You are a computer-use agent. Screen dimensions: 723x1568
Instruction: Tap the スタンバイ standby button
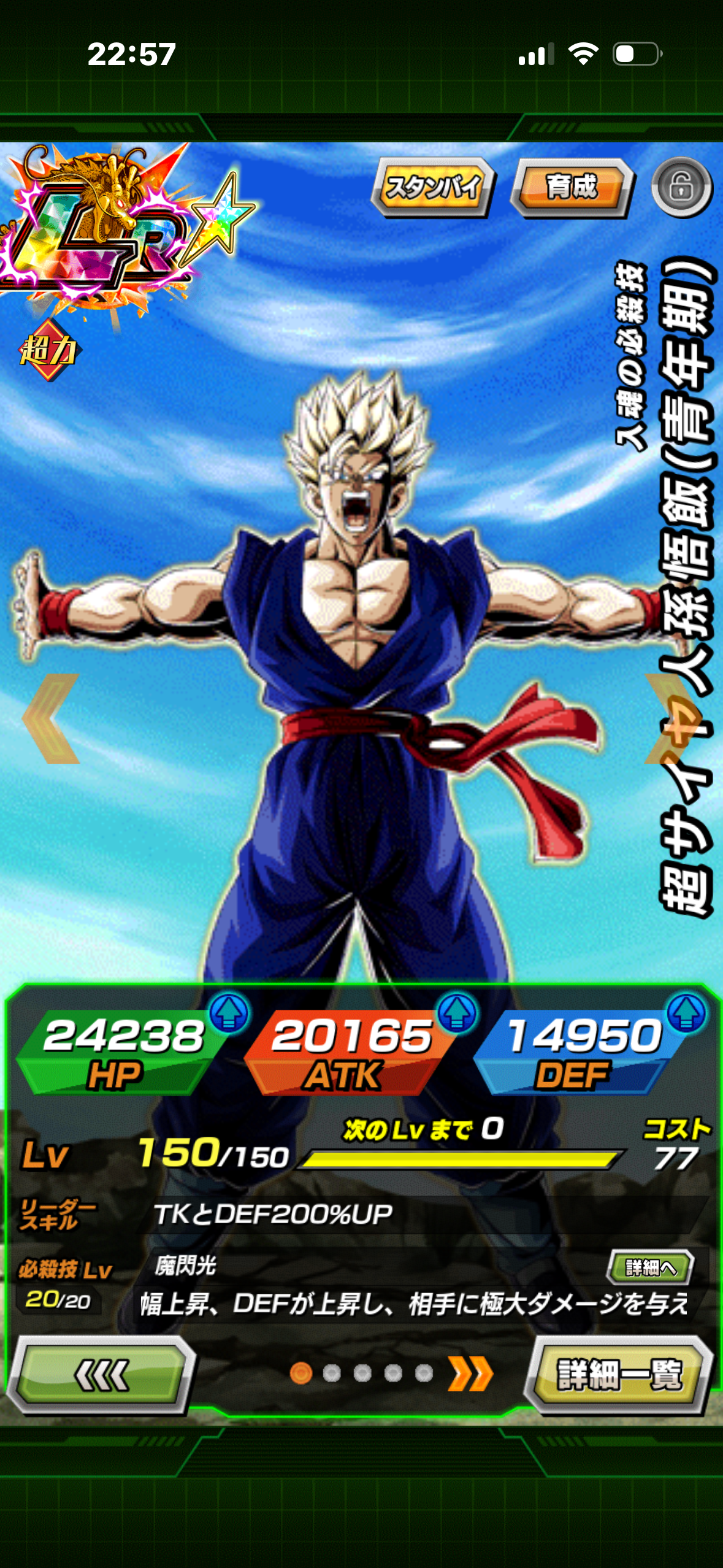432,186
